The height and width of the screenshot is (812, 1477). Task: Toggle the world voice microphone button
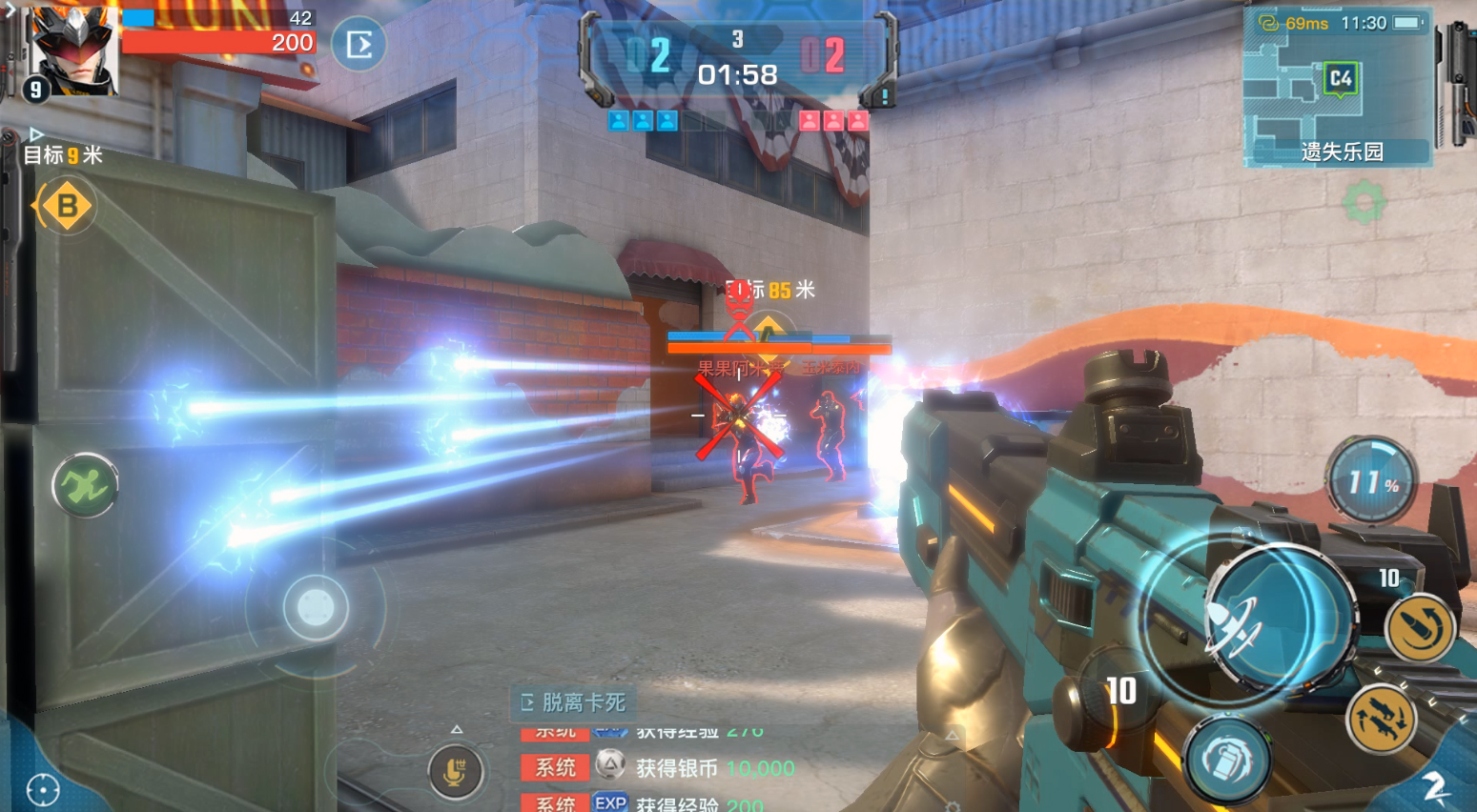pos(455,770)
